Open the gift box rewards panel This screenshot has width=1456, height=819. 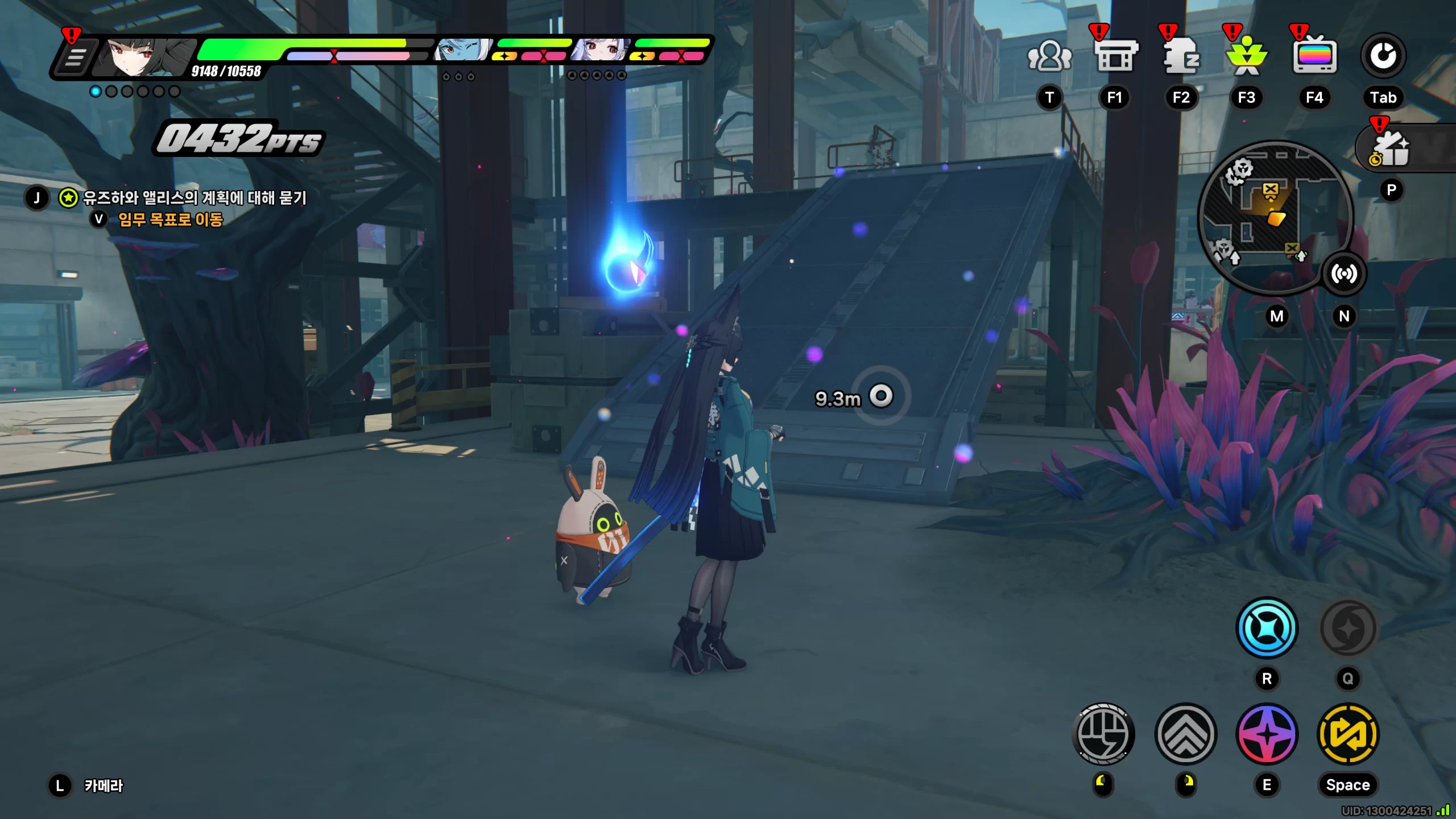1392,149
